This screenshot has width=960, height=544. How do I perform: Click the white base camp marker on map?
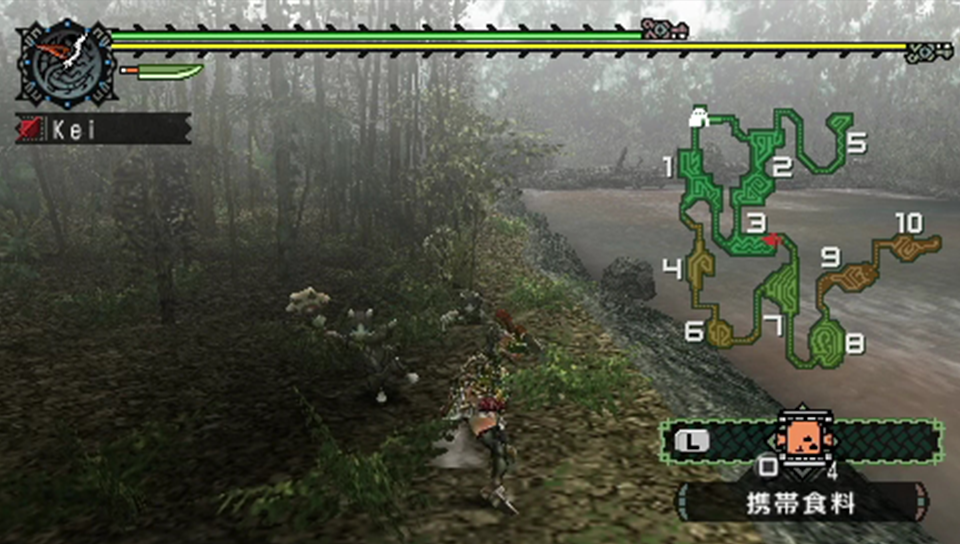point(699,119)
